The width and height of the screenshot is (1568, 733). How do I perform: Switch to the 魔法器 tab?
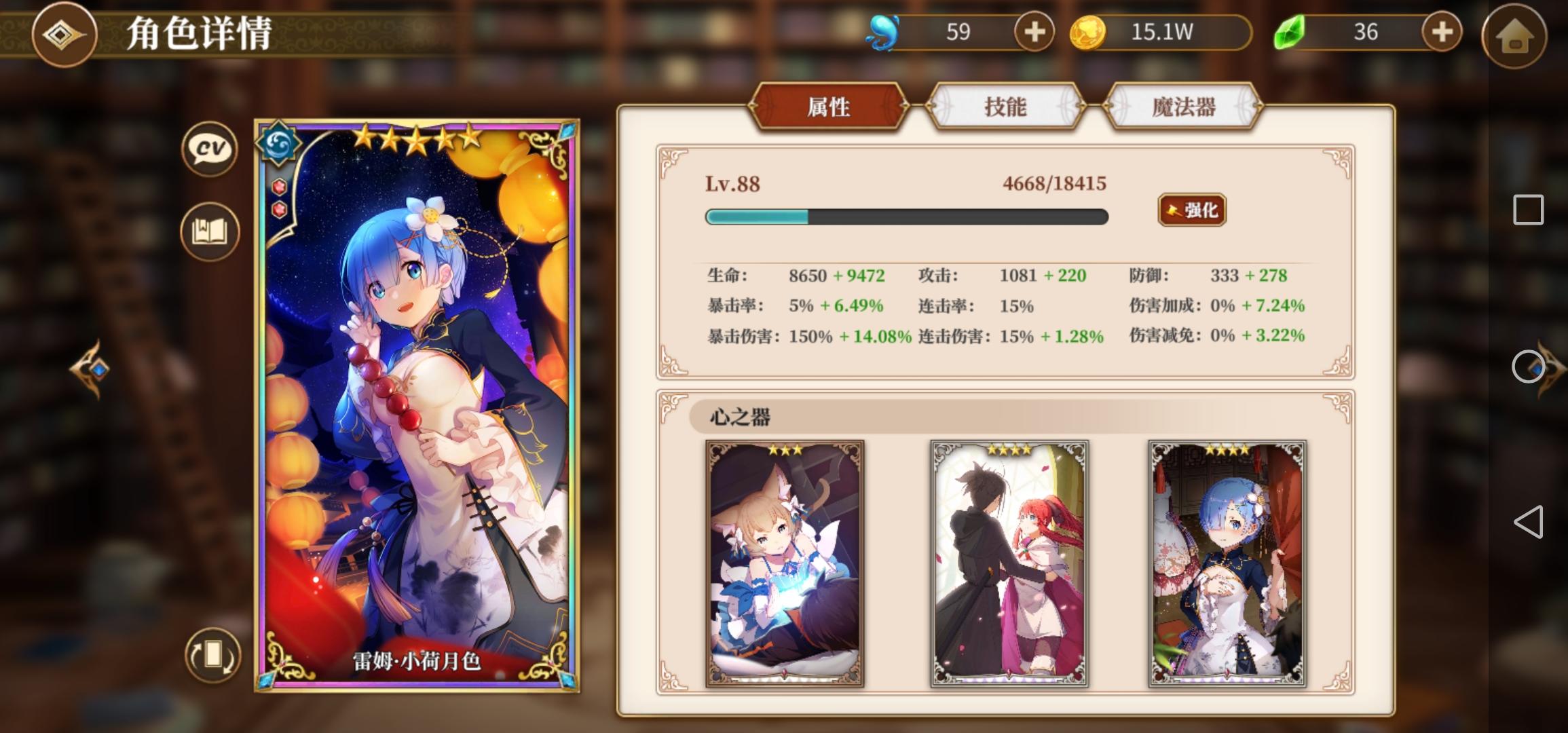click(x=1182, y=107)
